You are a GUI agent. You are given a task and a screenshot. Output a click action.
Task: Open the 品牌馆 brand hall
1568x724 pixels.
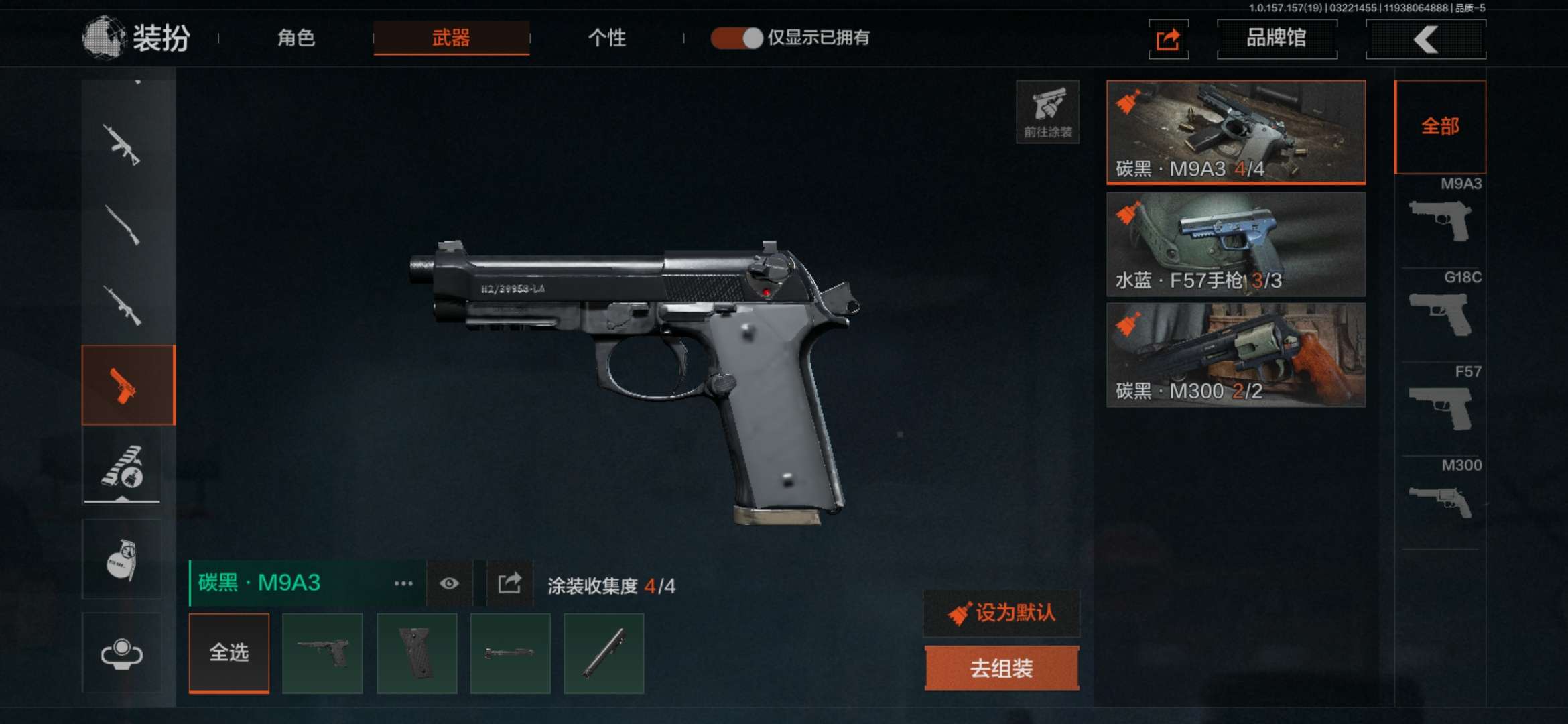click(x=1277, y=38)
